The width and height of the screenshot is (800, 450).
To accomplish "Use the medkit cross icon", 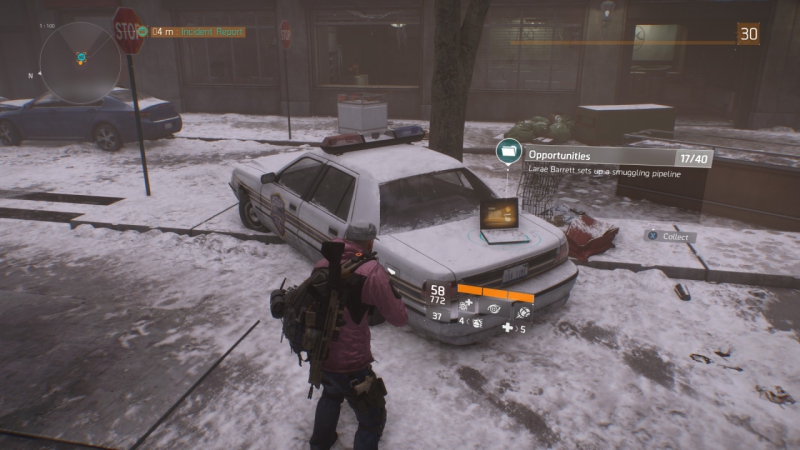I will 508,328.
